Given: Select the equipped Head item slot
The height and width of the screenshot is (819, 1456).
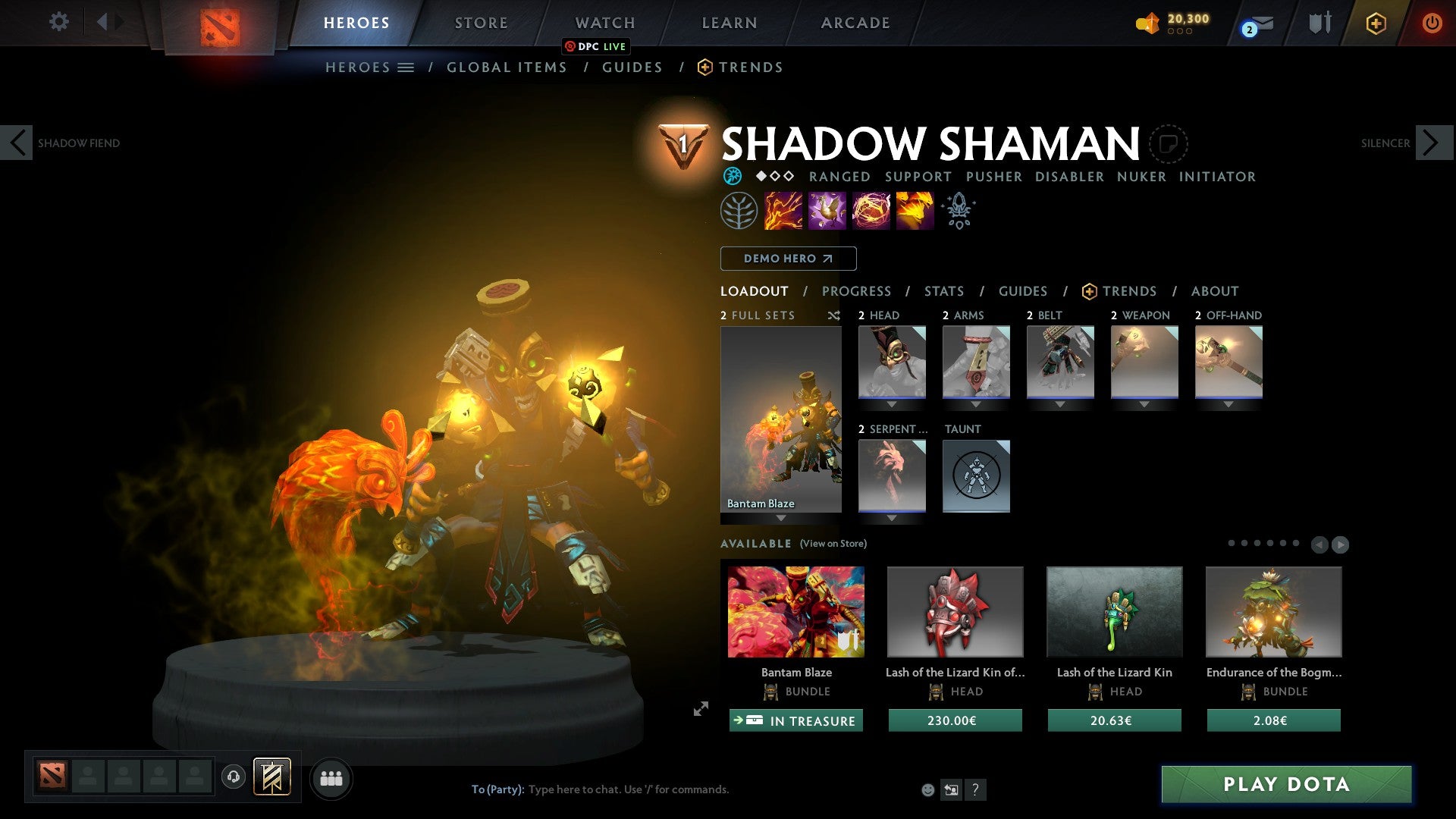Looking at the screenshot, I should (x=891, y=362).
